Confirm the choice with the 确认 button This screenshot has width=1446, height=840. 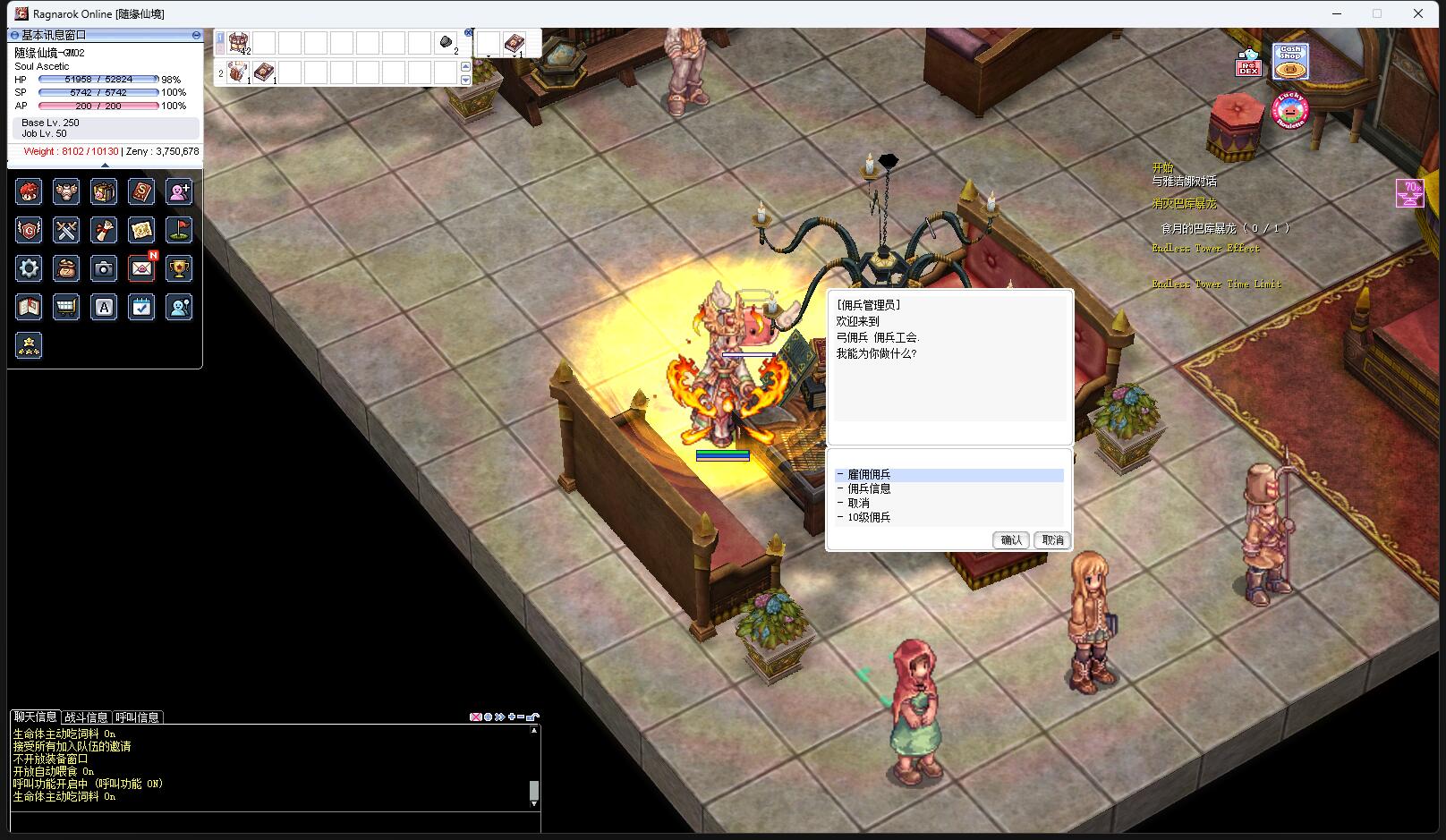click(x=1011, y=540)
